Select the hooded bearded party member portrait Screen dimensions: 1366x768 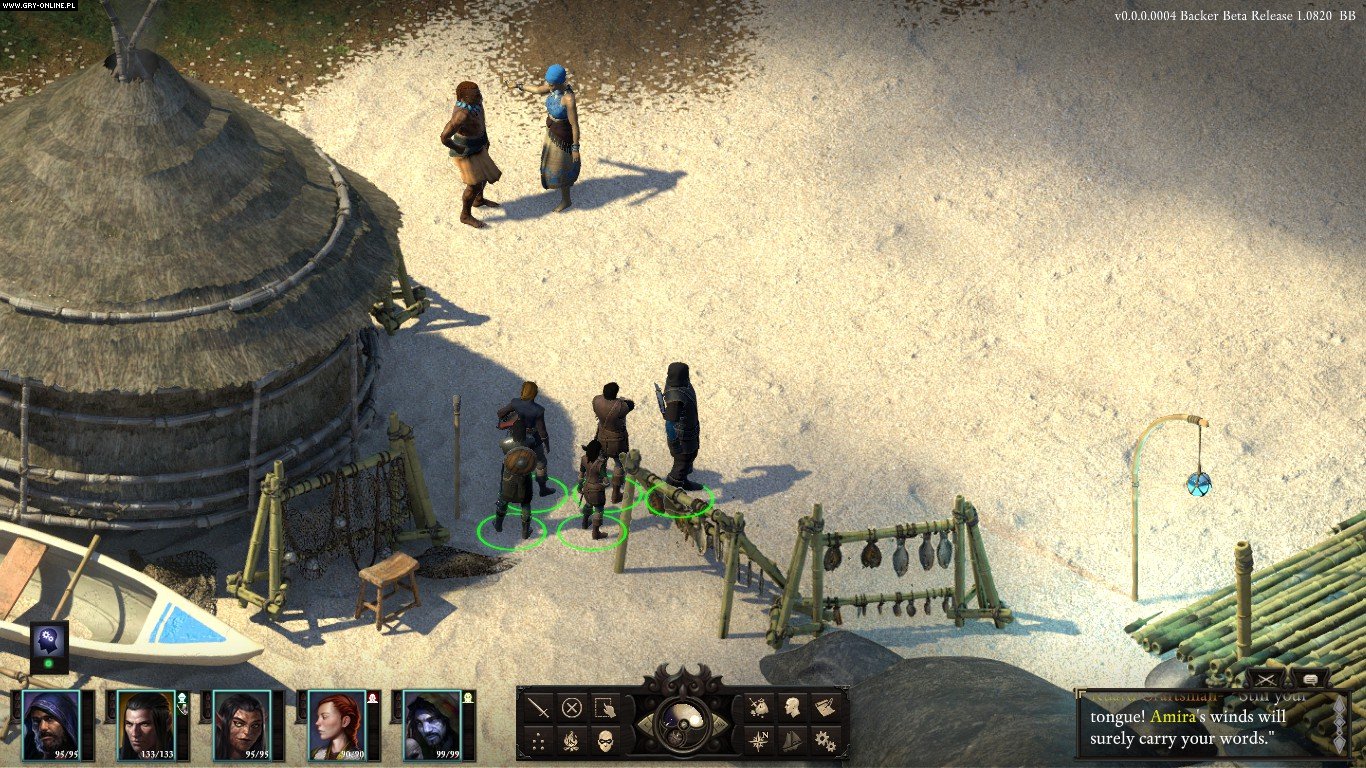point(51,724)
